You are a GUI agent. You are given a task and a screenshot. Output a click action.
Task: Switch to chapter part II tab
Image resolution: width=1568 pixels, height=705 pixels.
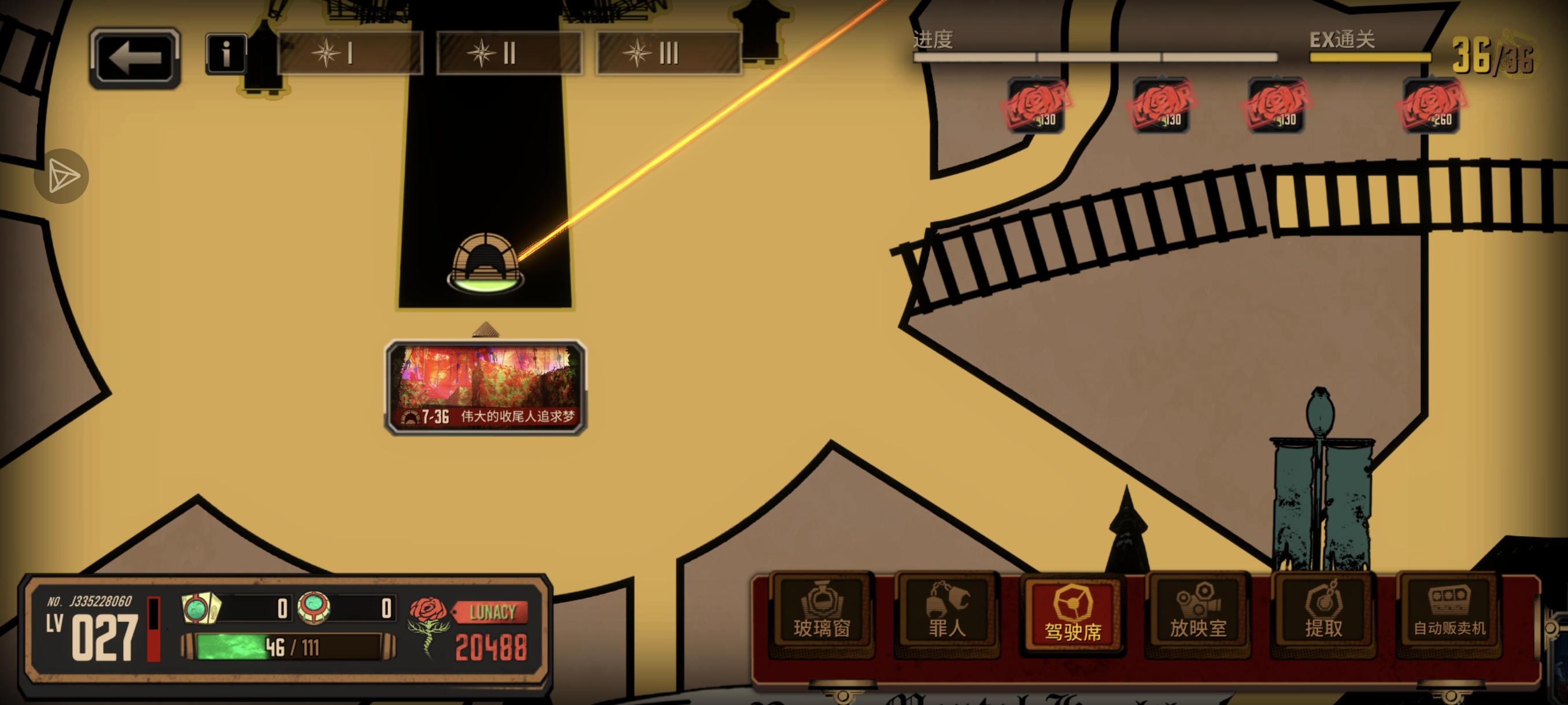point(509,54)
